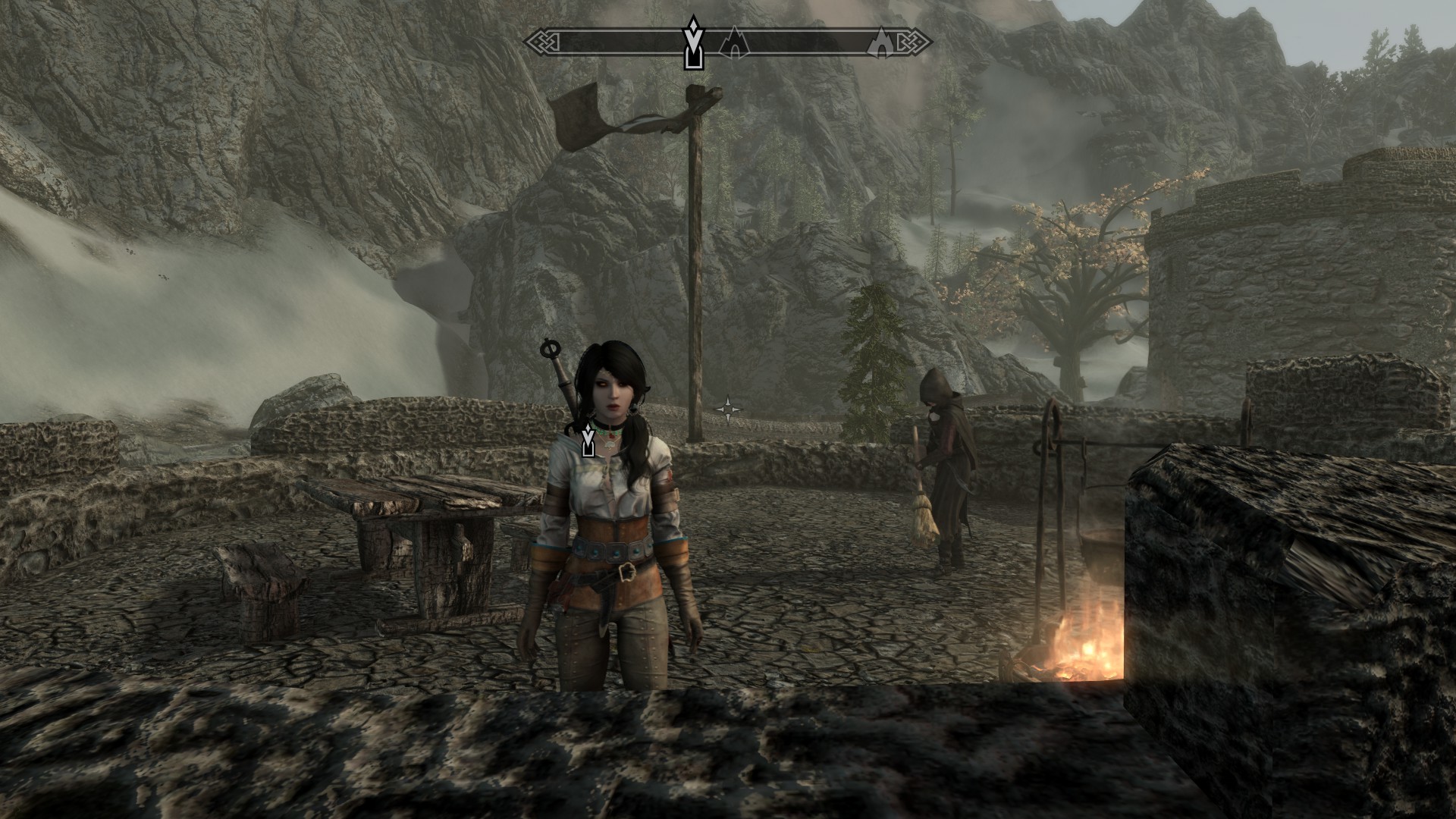
Task: Select the outlined undiscovered cave compass marker
Action: pos(733,42)
